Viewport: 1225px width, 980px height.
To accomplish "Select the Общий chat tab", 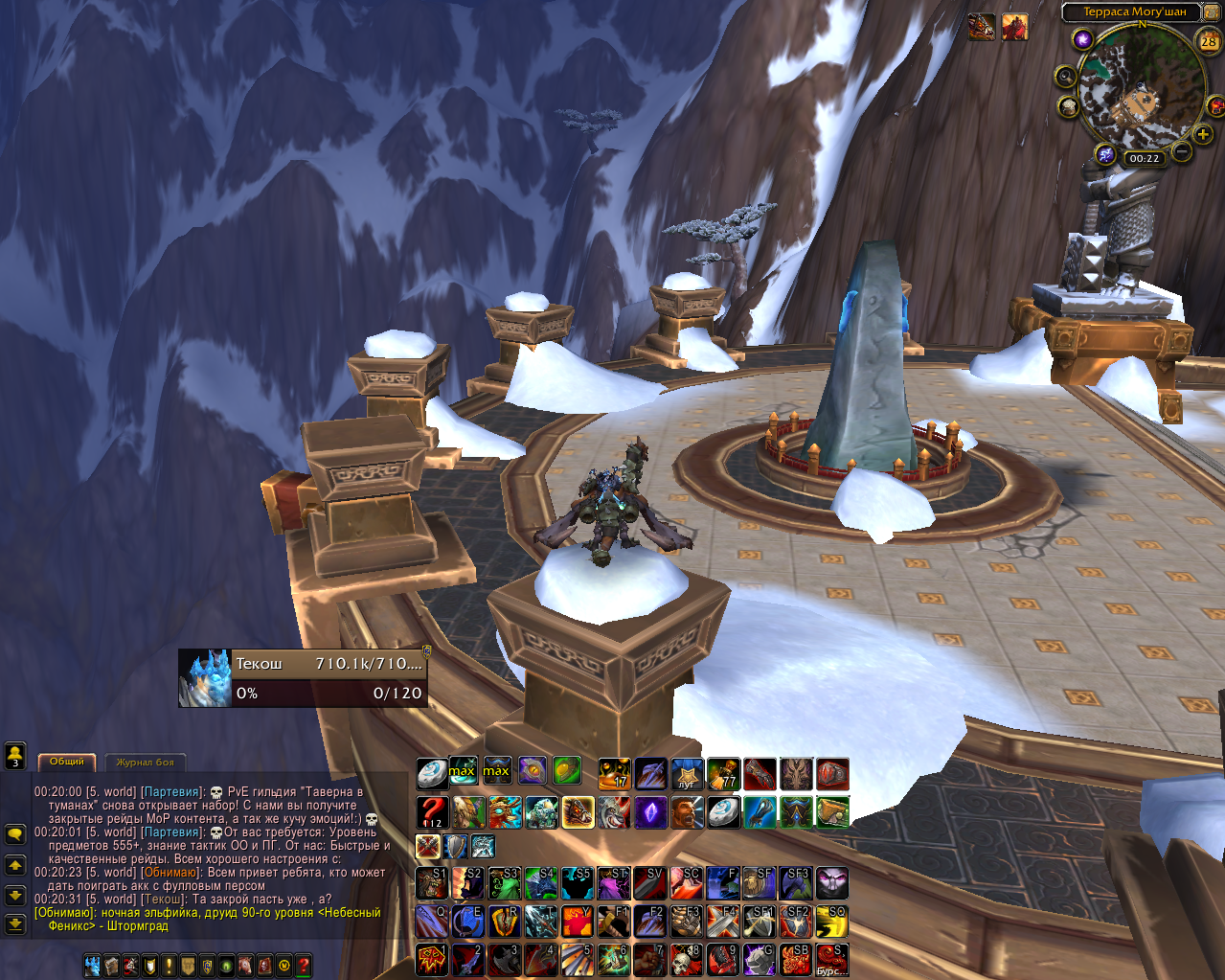I will pos(67,762).
